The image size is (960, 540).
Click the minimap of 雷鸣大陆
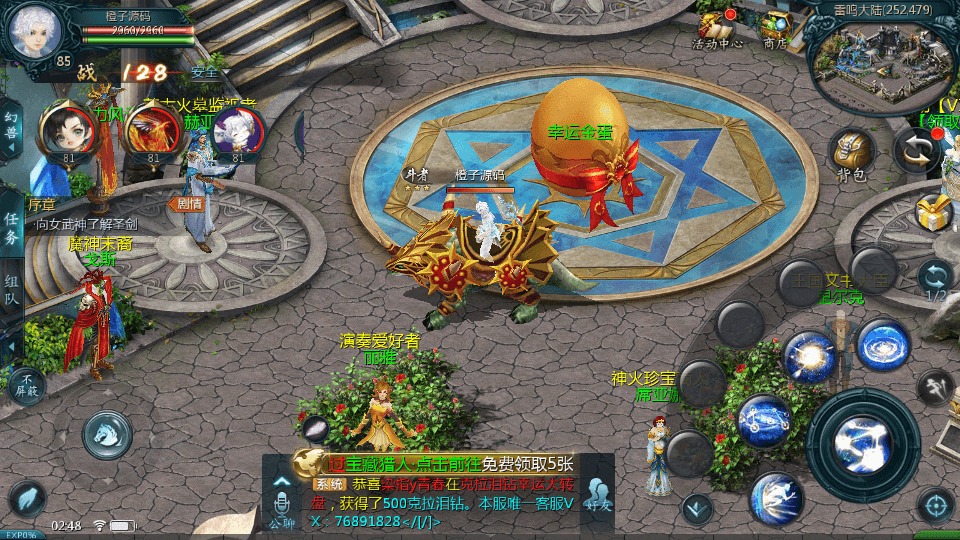pyautogui.click(x=878, y=62)
